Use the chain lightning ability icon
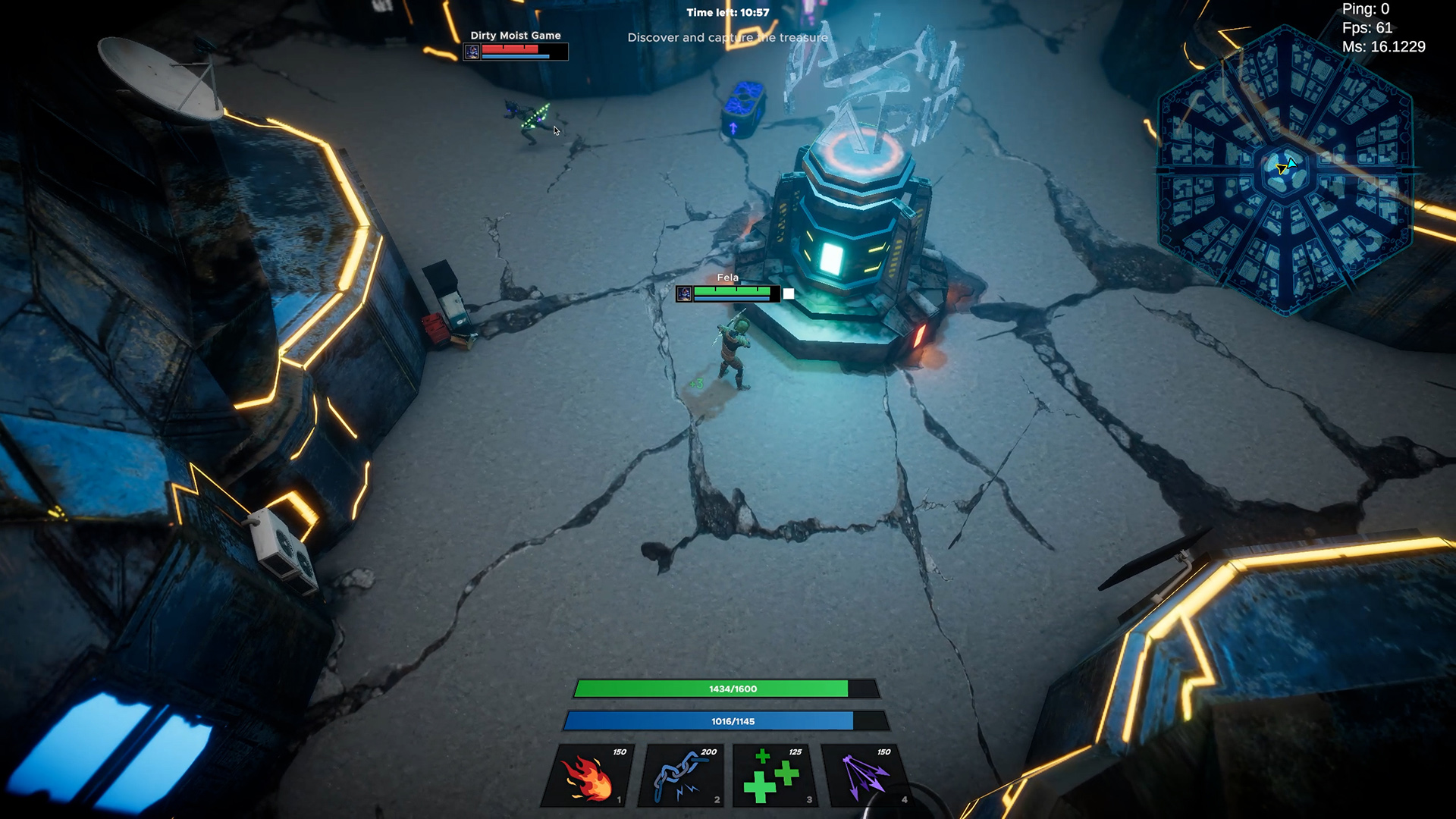The height and width of the screenshot is (819, 1456). coord(681,776)
